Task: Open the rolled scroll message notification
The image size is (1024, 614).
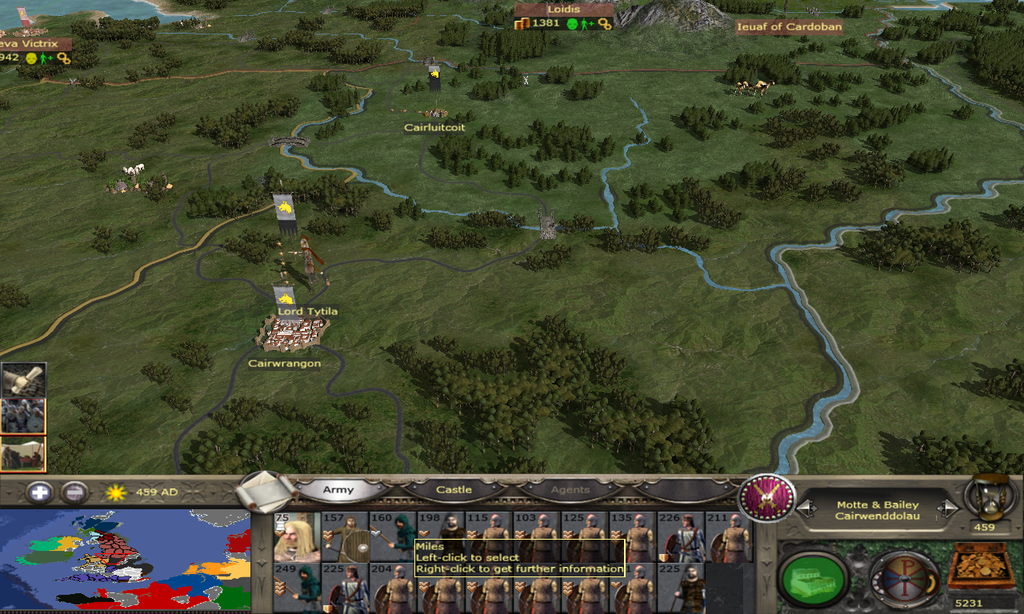Action: (x=23, y=380)
